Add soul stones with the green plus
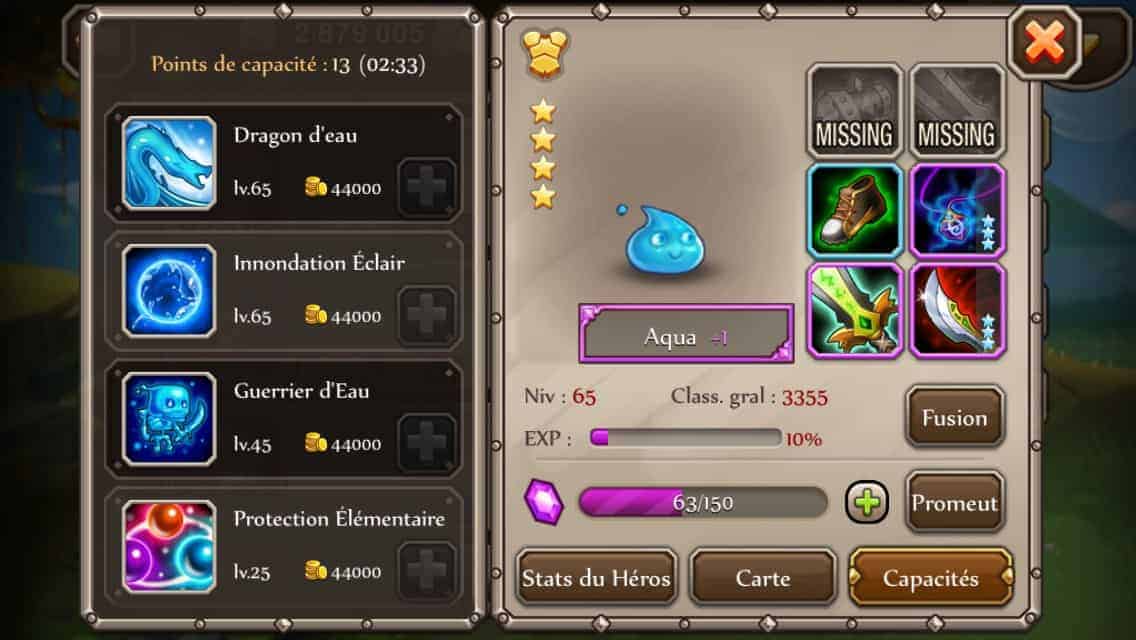The width and height of the screenshot is (1136, 640). [x=867, y=502]
